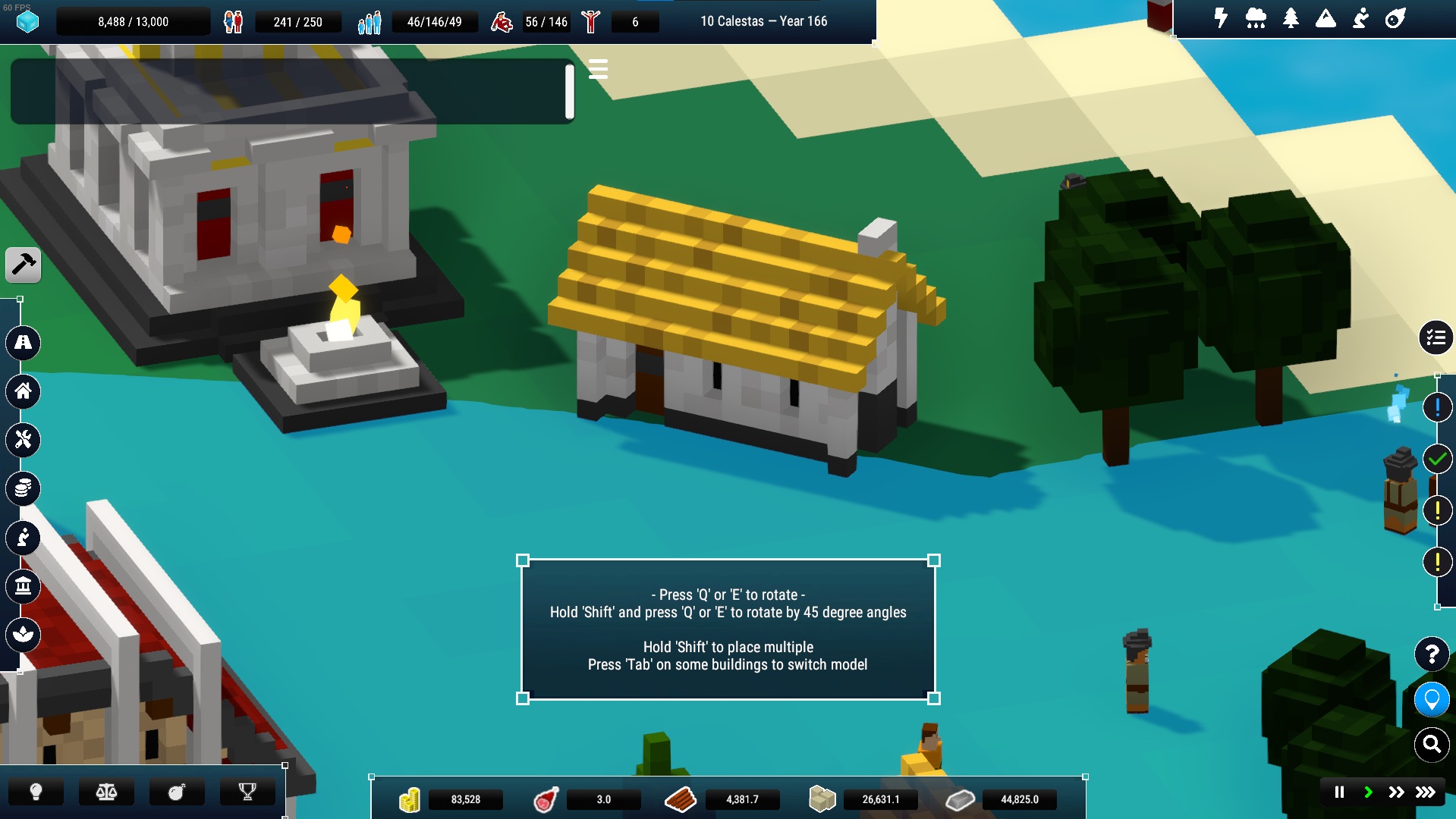Activate the rain cloud power
Image resolution: width=1456 pixels, height=819 pixels.
[1256, 18]
